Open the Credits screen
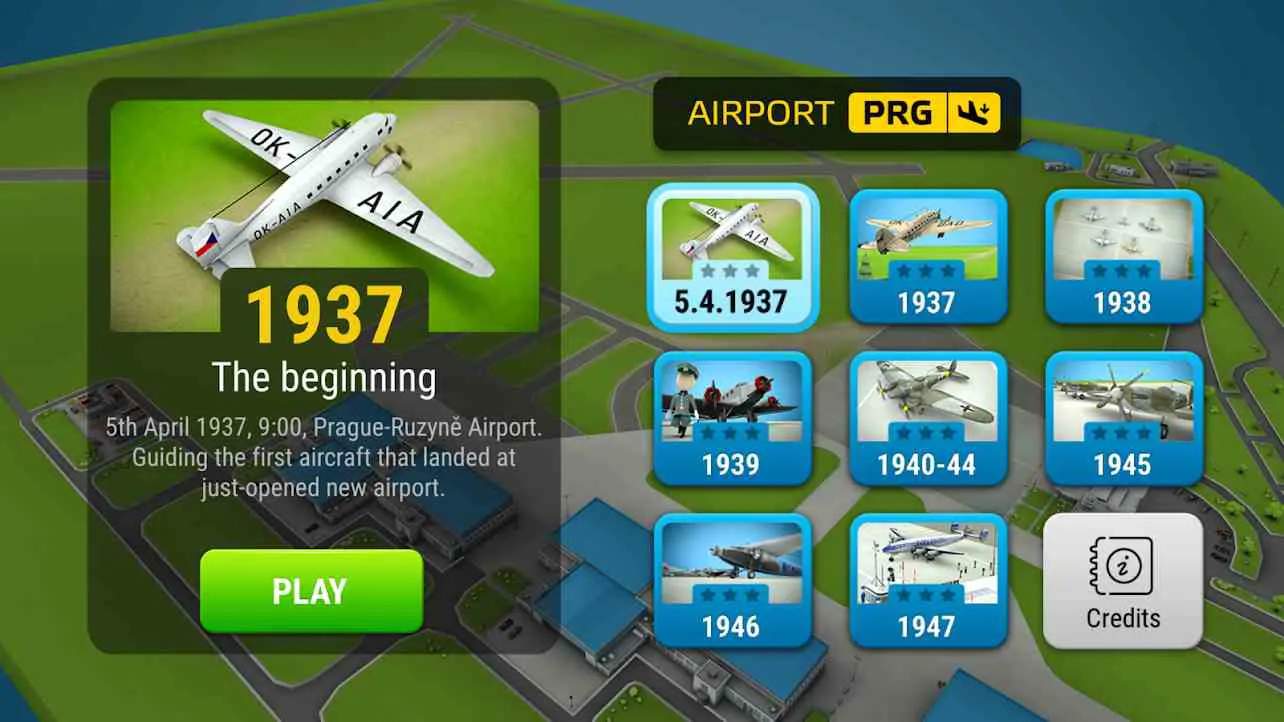Viewport: 1284px width, 722px height. [x=1122, y=580]
